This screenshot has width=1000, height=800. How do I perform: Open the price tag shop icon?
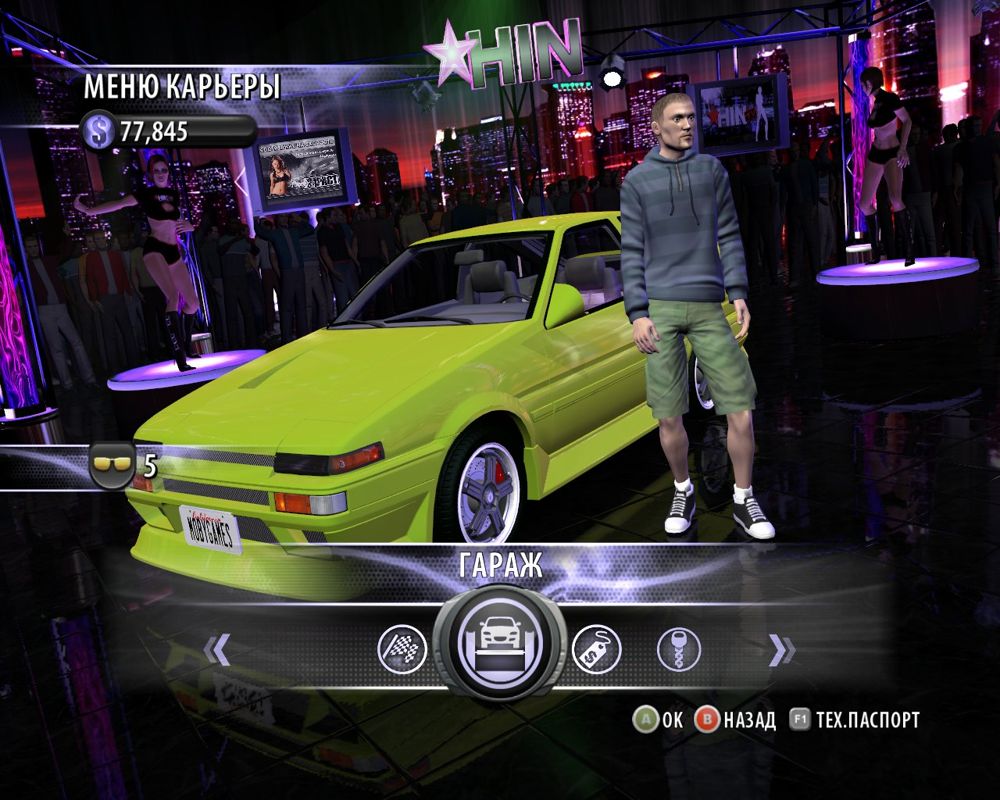pos(596,650)
